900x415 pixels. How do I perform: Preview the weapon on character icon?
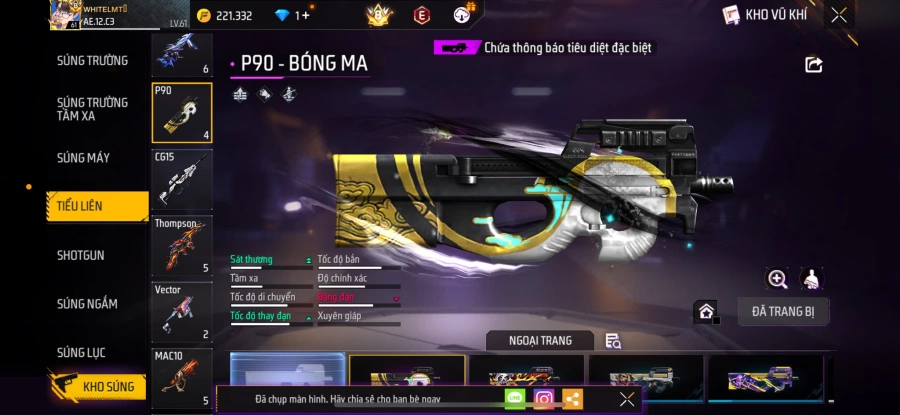coord(813,279)
